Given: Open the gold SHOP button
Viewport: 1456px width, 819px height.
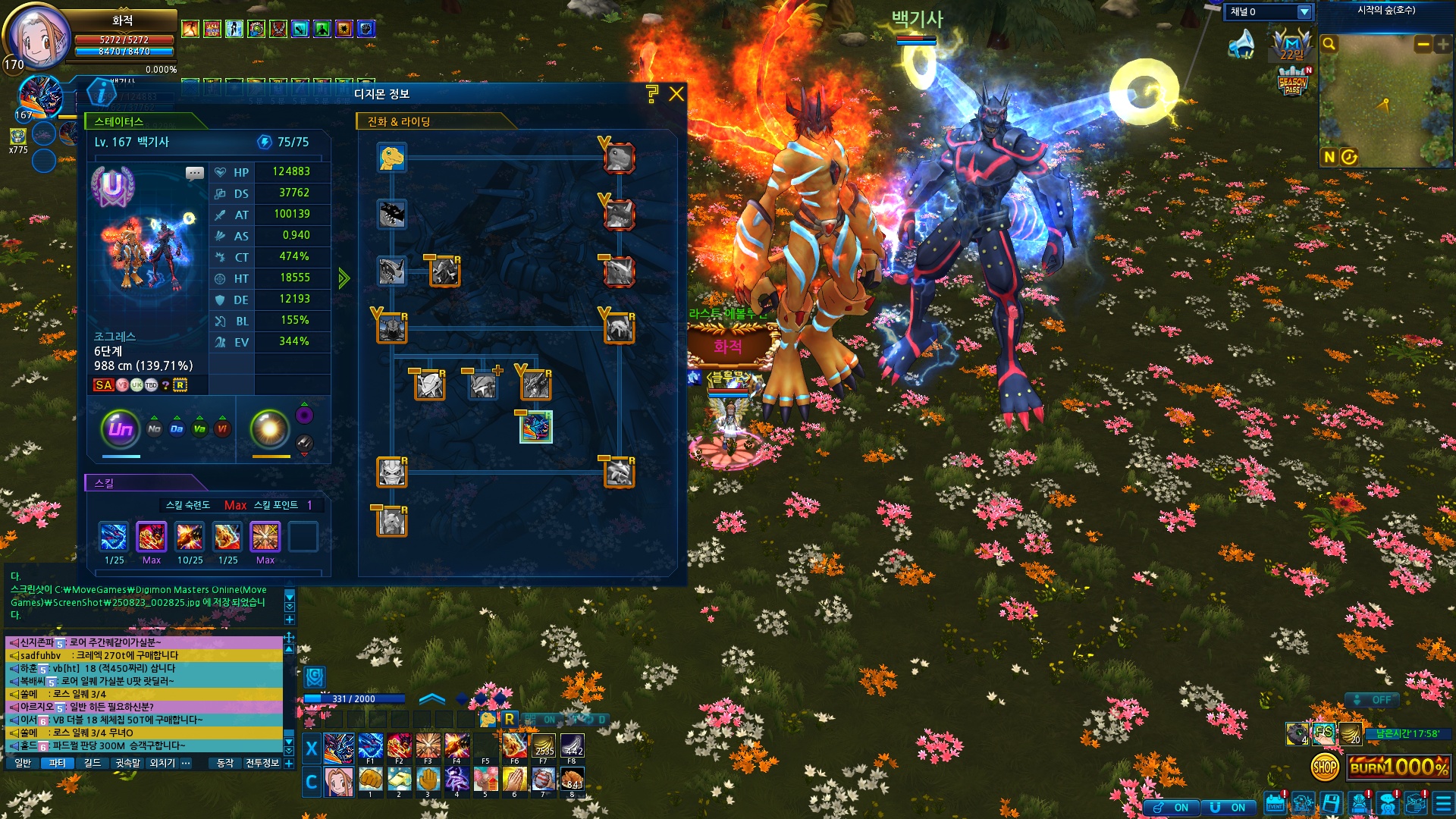Looking at the screenshot, I should coord(1325,767).
